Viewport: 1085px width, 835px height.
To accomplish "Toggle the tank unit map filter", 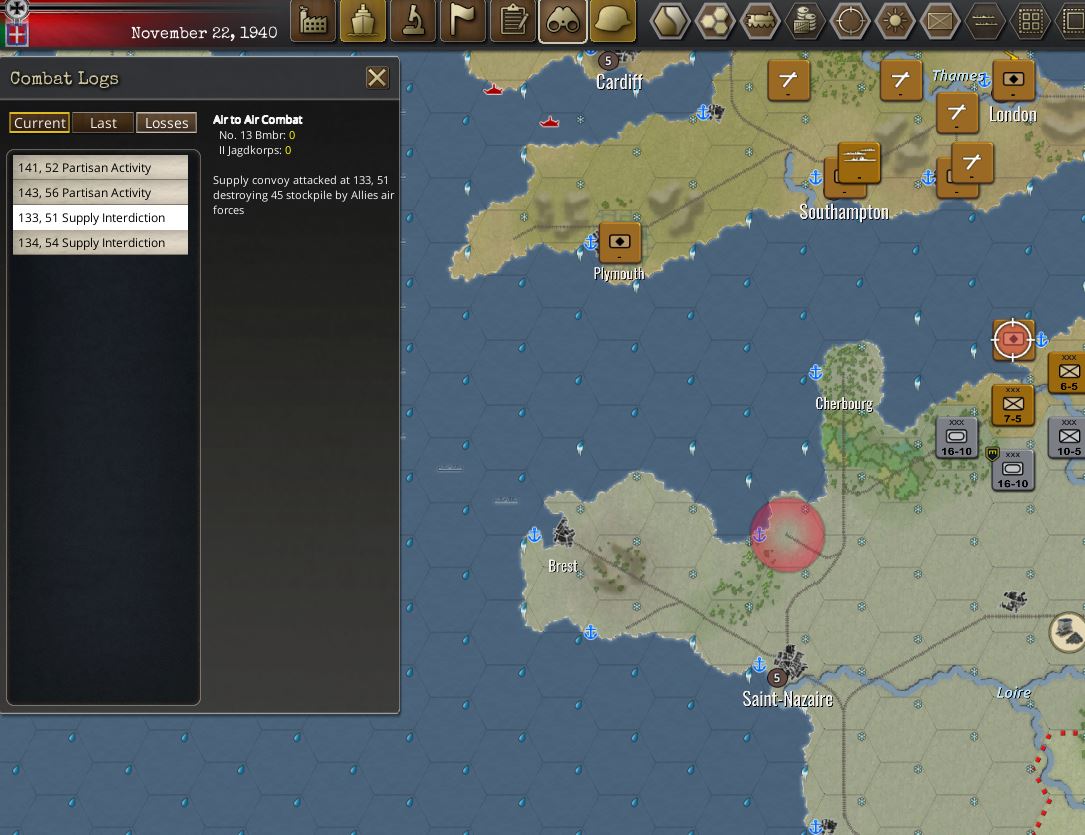I will [x=760, y=21].
